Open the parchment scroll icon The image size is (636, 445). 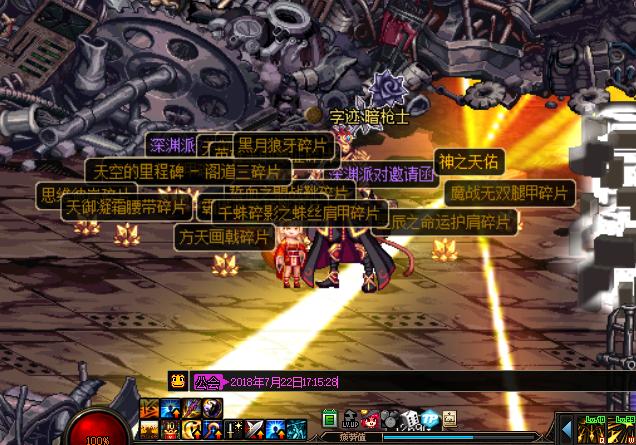(450, 418)
